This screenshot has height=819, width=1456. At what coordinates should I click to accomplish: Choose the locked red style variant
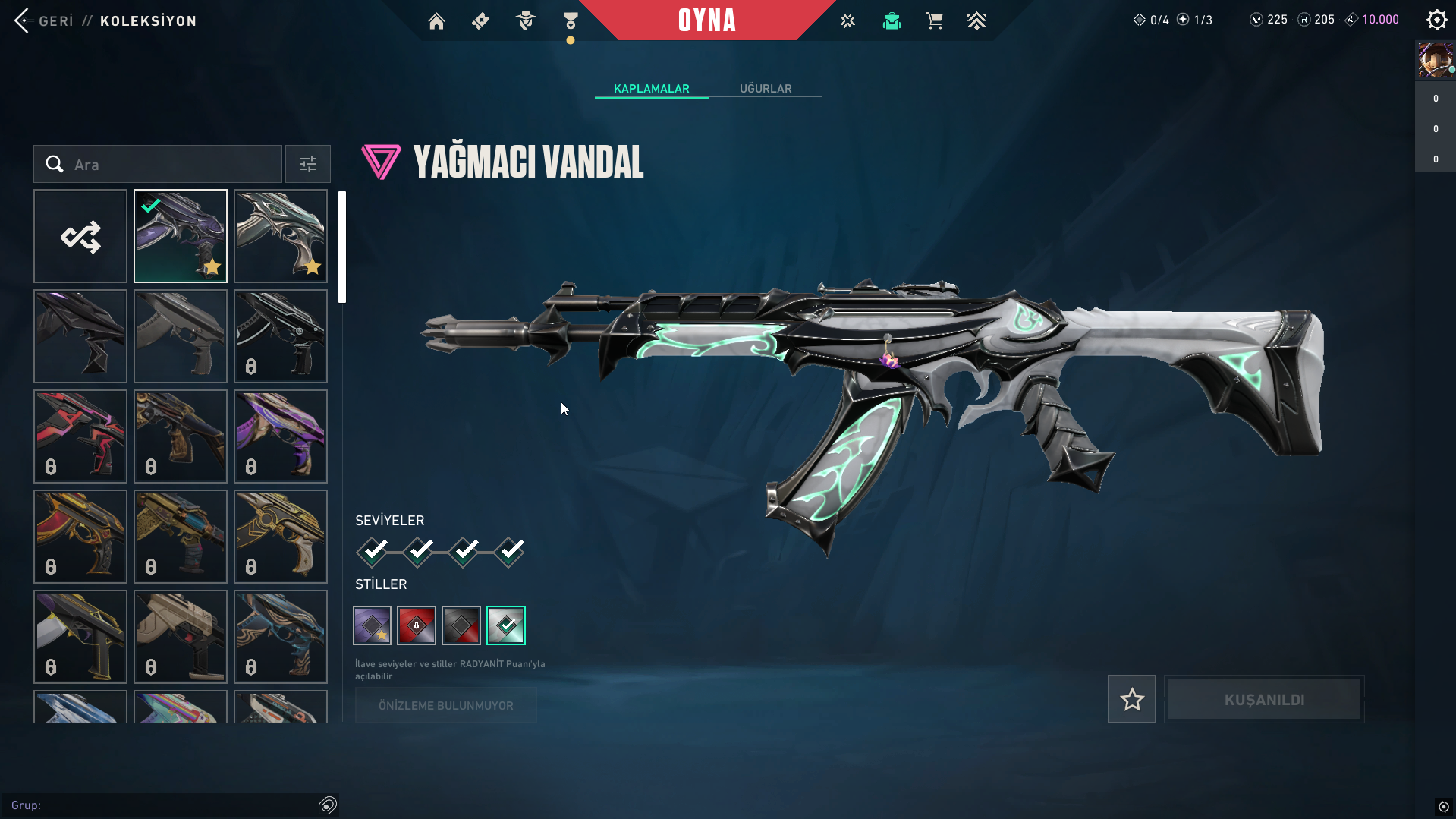(x=417, y=625)
